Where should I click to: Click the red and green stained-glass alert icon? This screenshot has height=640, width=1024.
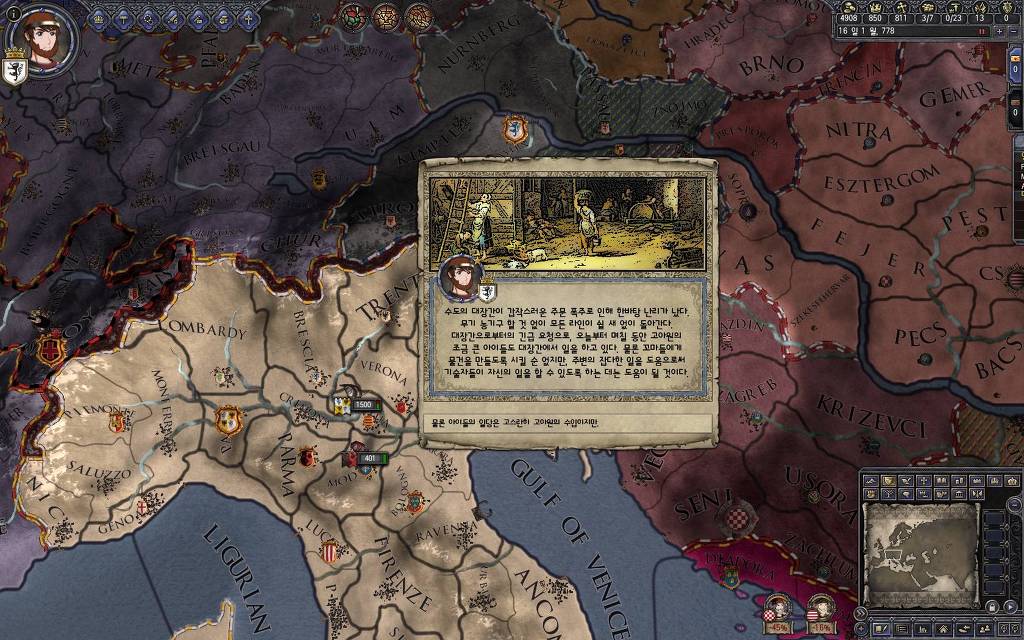355,15
